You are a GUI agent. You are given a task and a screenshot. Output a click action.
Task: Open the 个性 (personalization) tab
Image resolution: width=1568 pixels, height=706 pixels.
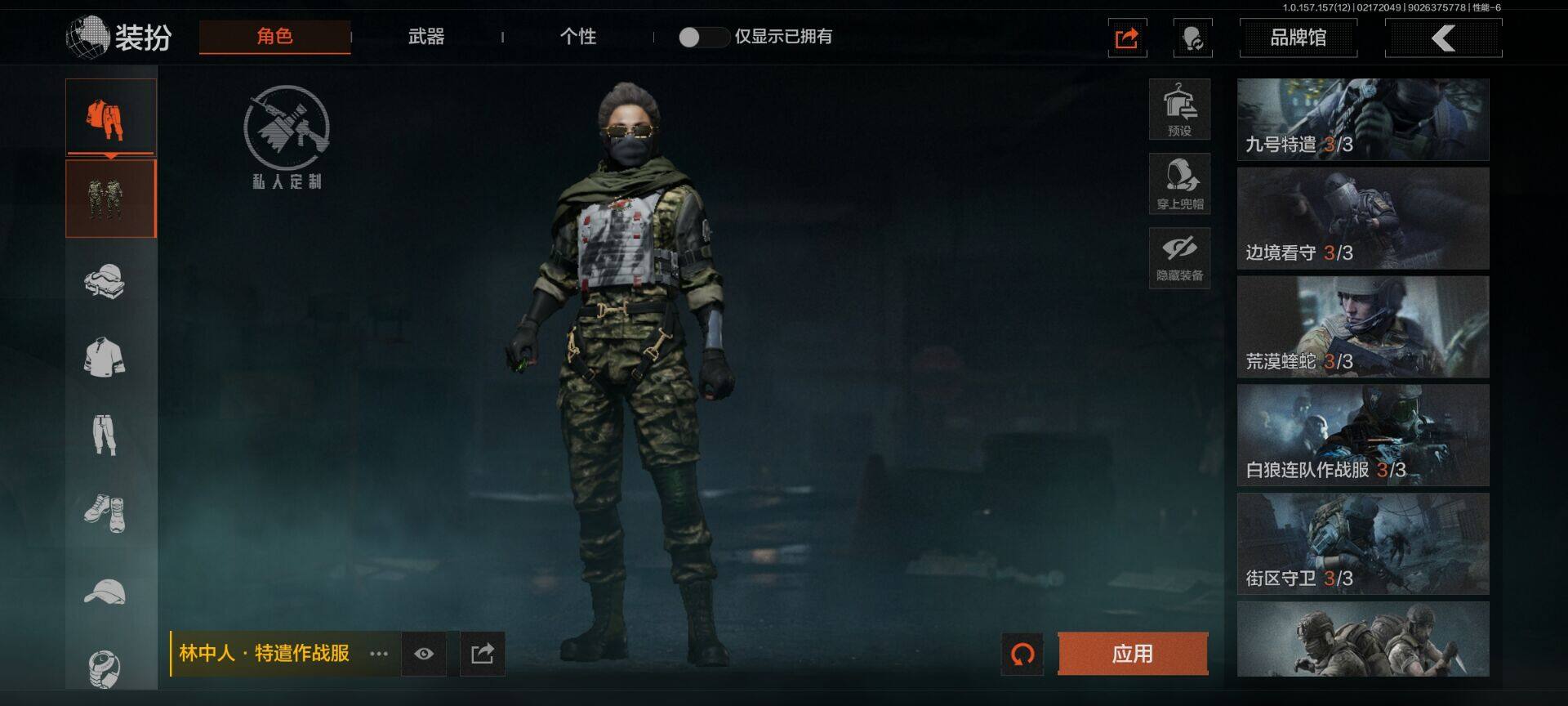(578, 37)
